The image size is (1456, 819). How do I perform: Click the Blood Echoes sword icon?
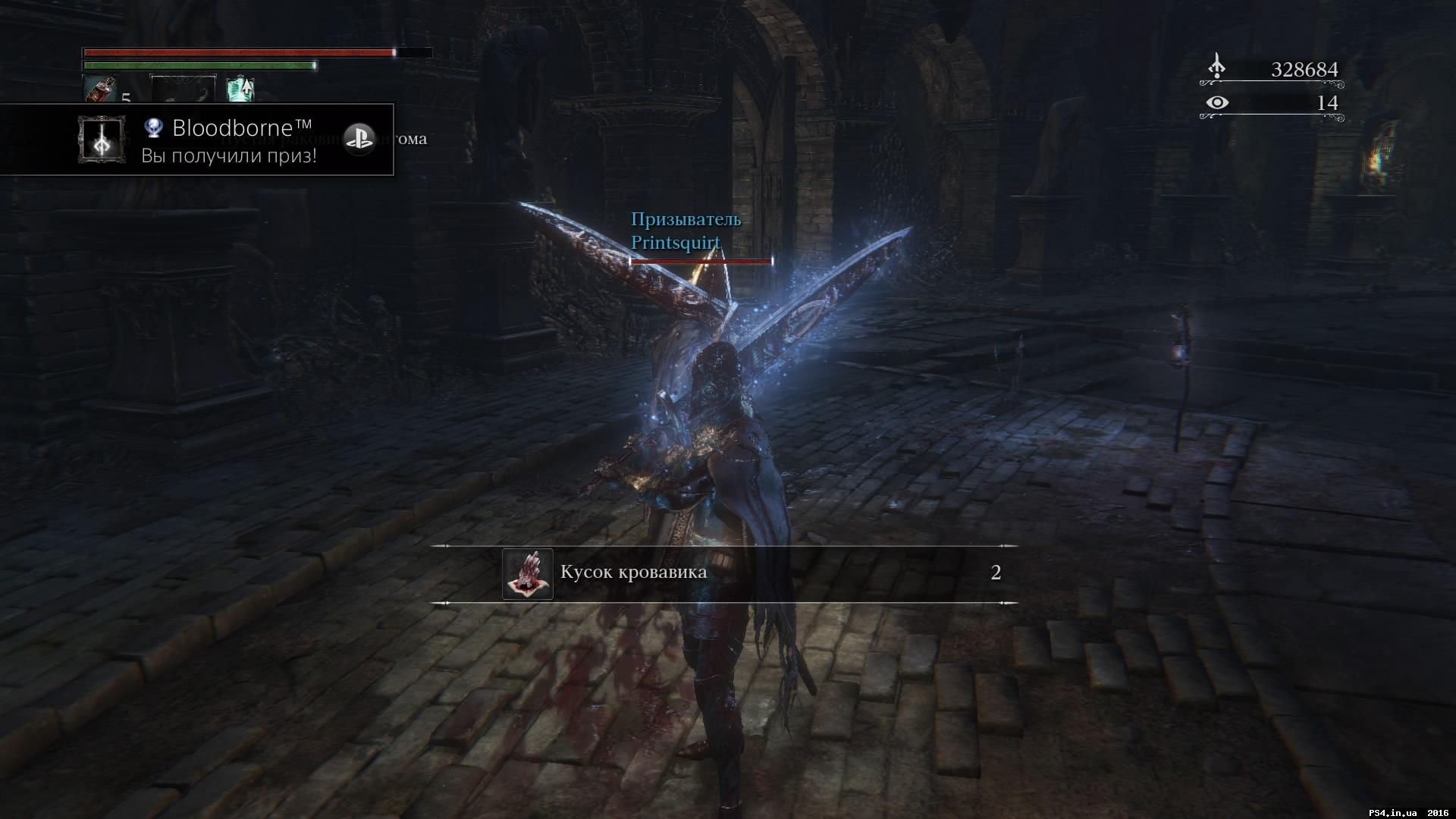pos(1219,68)
